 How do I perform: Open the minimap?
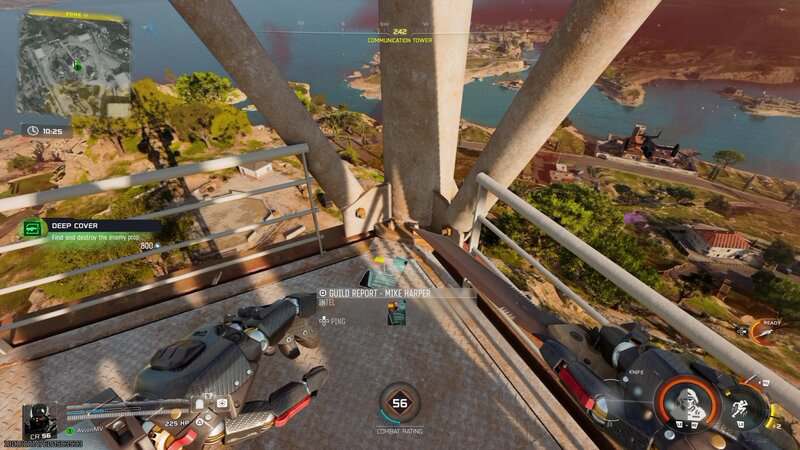click(x=75, y=65)
